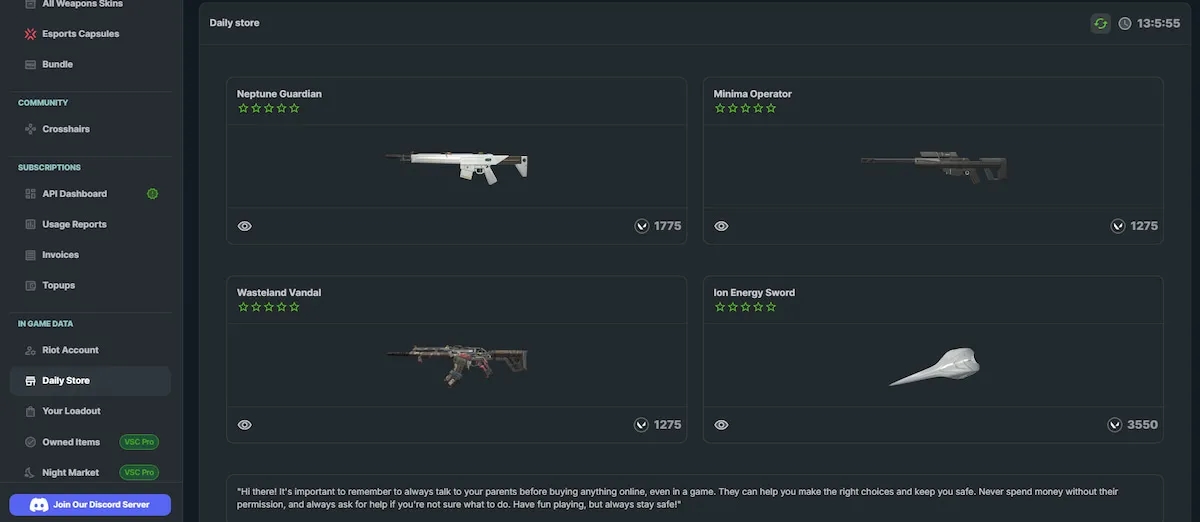1200x522 pixels.
Task: Click Join Our Discord Server button
Action: click(x=90, y=505)
